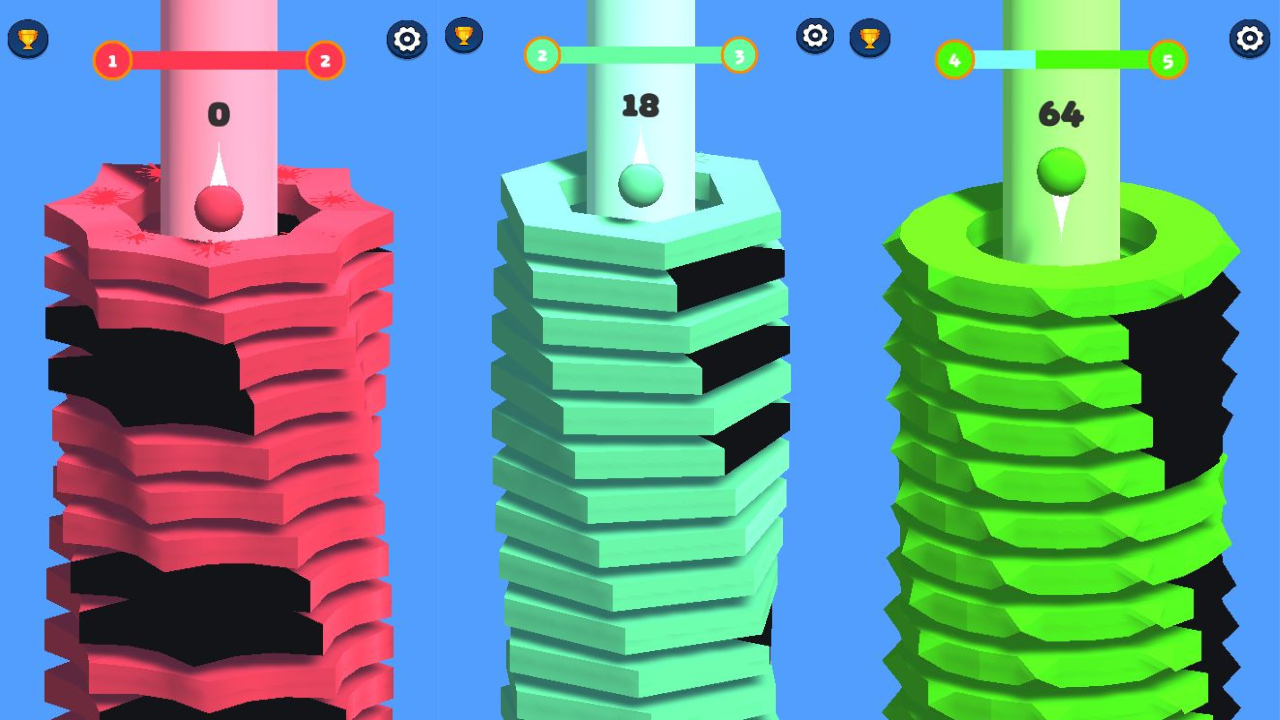
Task: Select level badge 1 on red progress bar
Action: (x=111, y=60)
